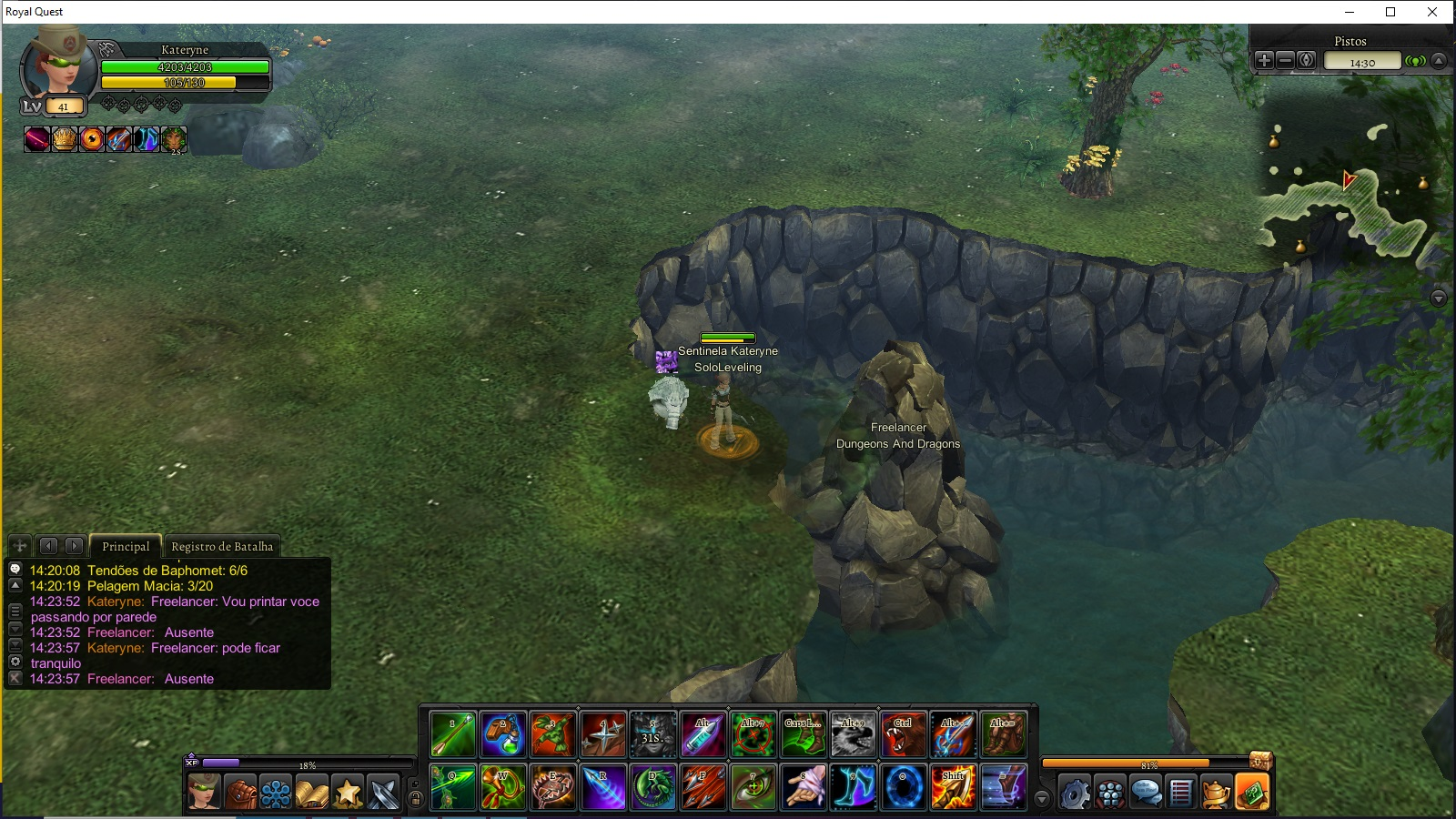The height and width of the screenshot is (819, 1456).
Task: Switch to the Registro de Batalha tab
Action: click(x=222, y=546)
